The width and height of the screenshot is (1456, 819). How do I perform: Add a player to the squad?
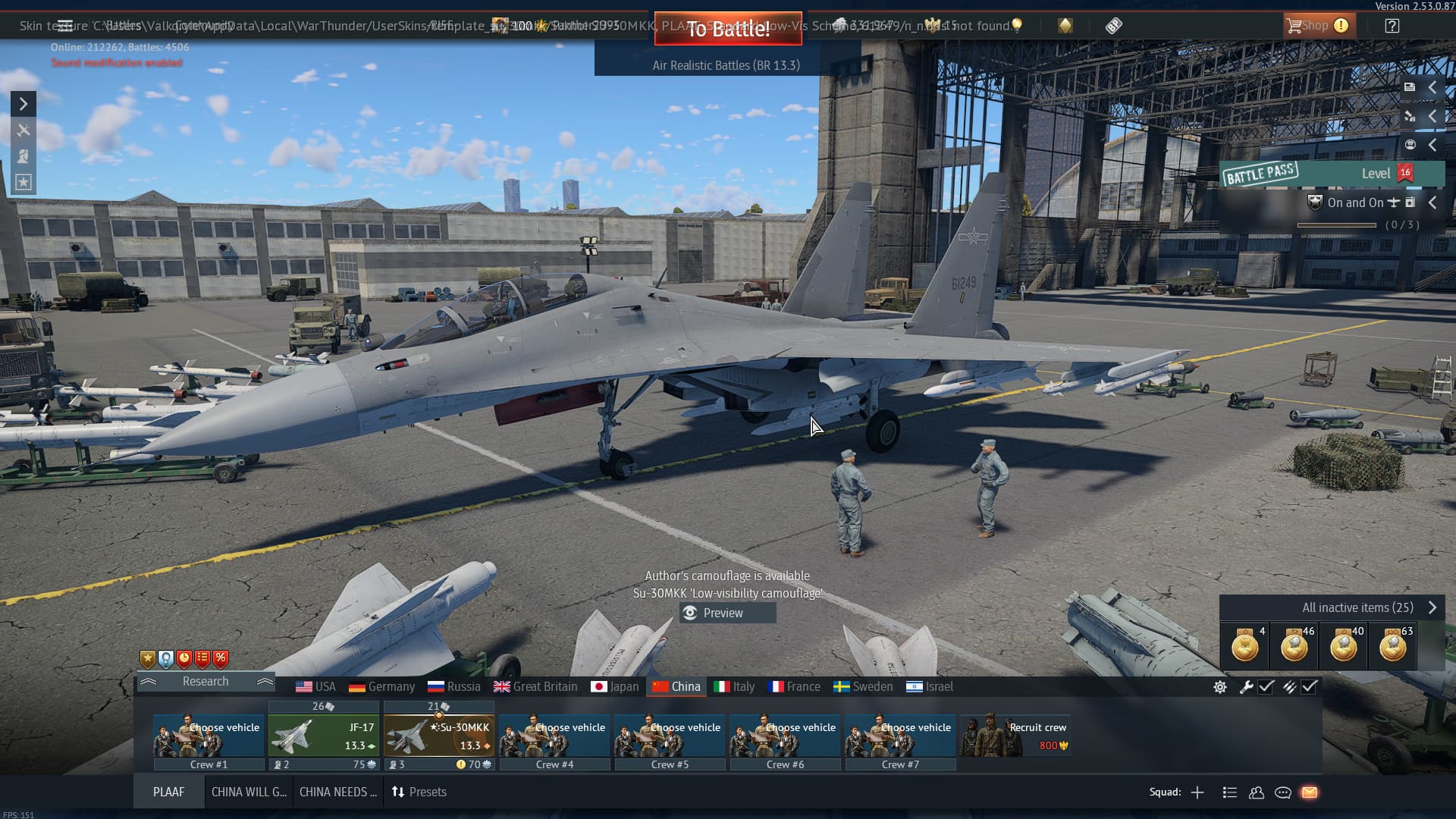[x=1197, y=792]
